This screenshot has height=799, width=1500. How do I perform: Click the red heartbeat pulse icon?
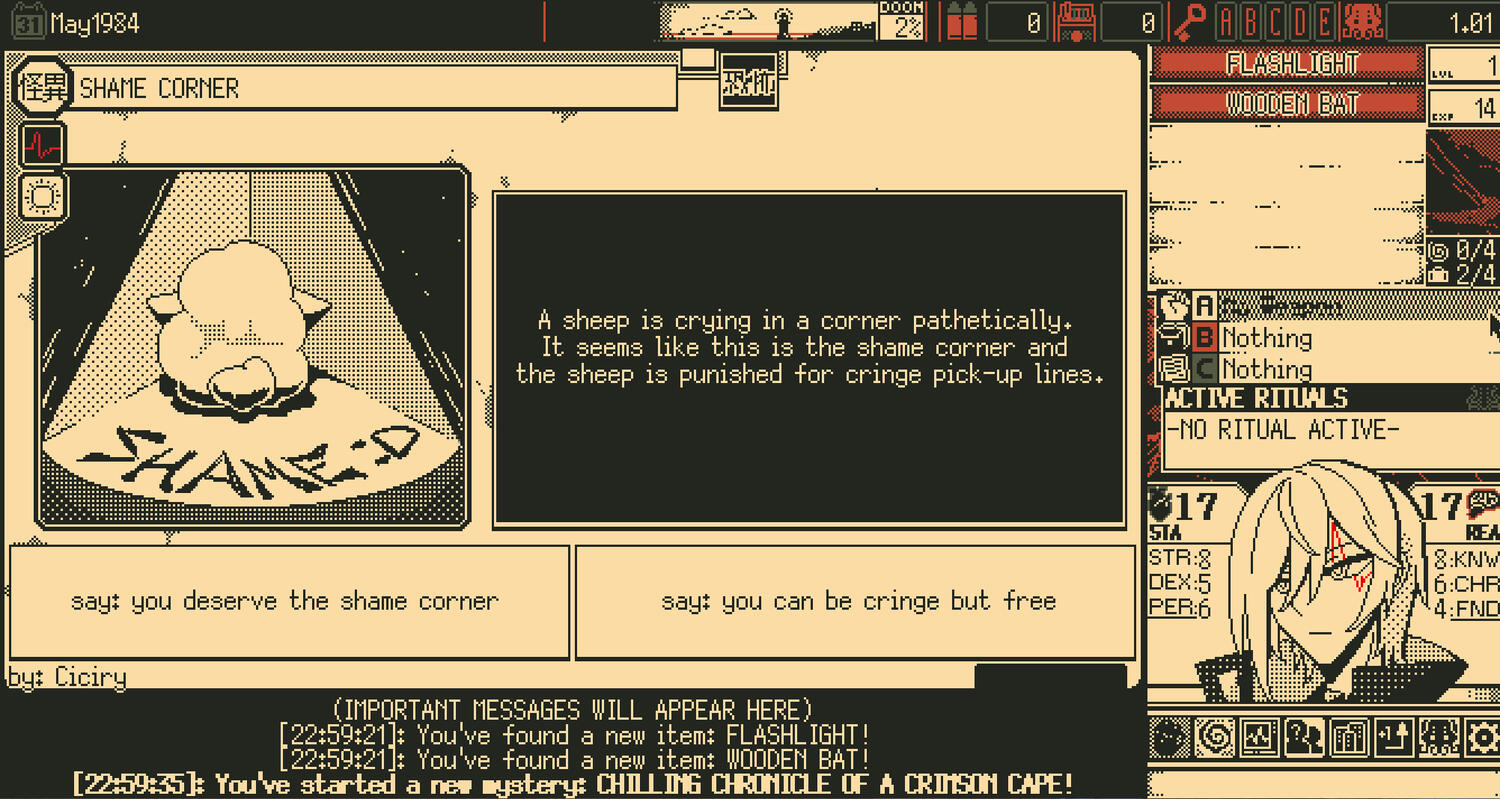pyautogui.click(x=42, y=146)
